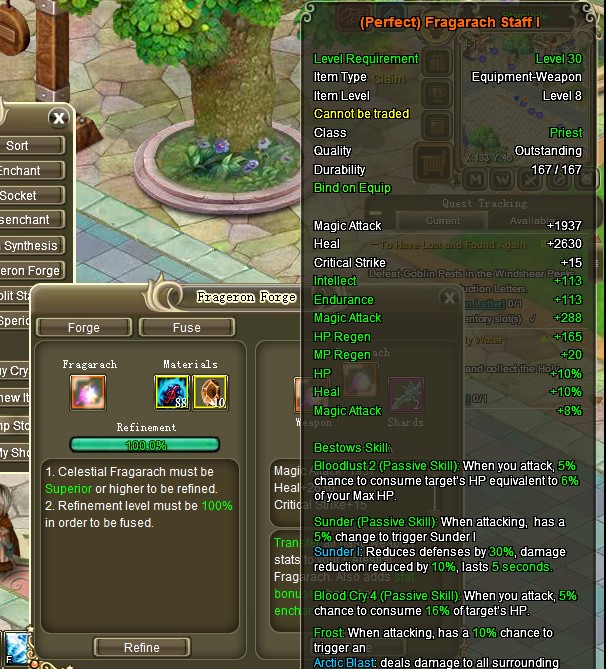Switch to the Fuse tab
Viewport: 606px width, 669px height.
click(185, 327)
